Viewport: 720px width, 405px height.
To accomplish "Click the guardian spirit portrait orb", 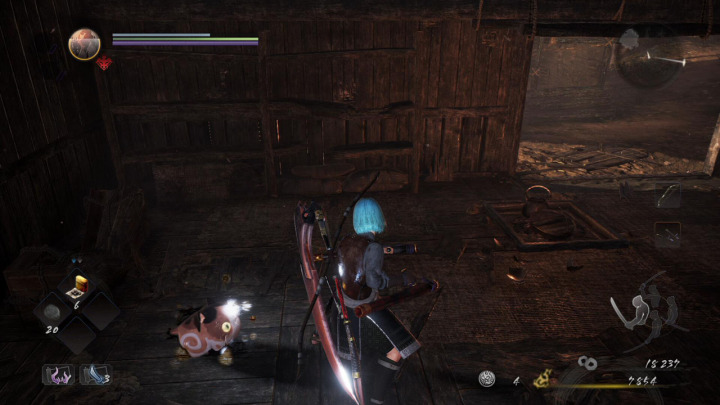I will [84, 44].
